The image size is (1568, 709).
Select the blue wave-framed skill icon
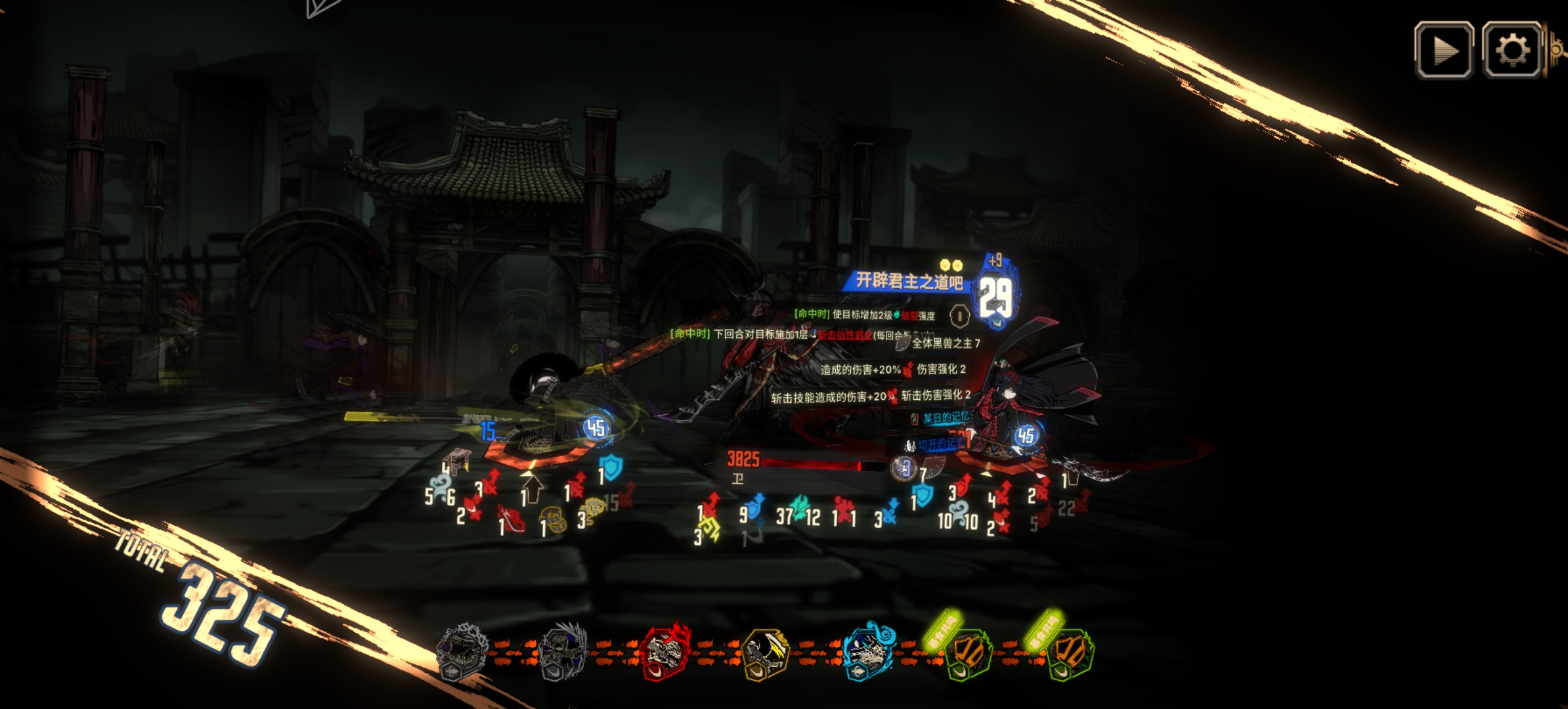867,652
